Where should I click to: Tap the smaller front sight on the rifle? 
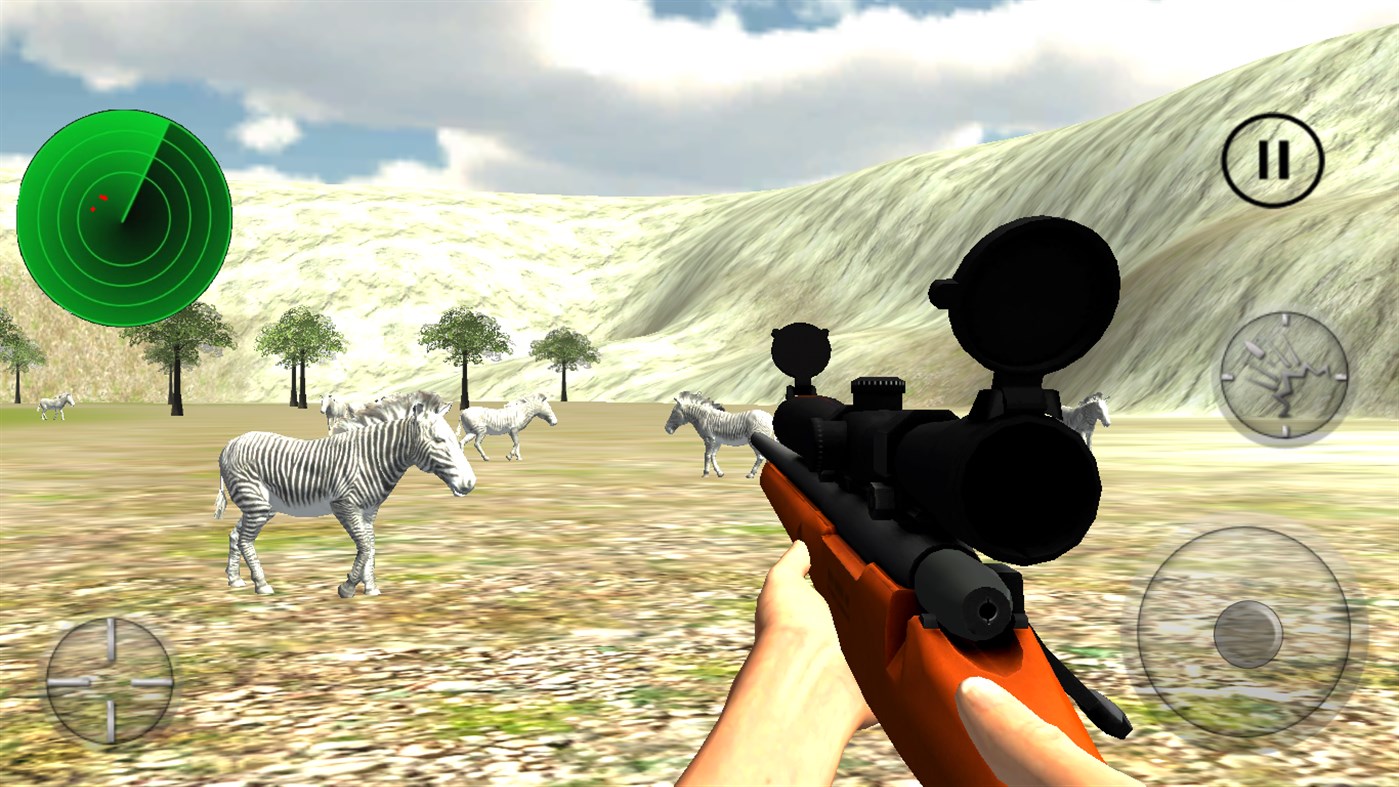click(x=800, y=350)
